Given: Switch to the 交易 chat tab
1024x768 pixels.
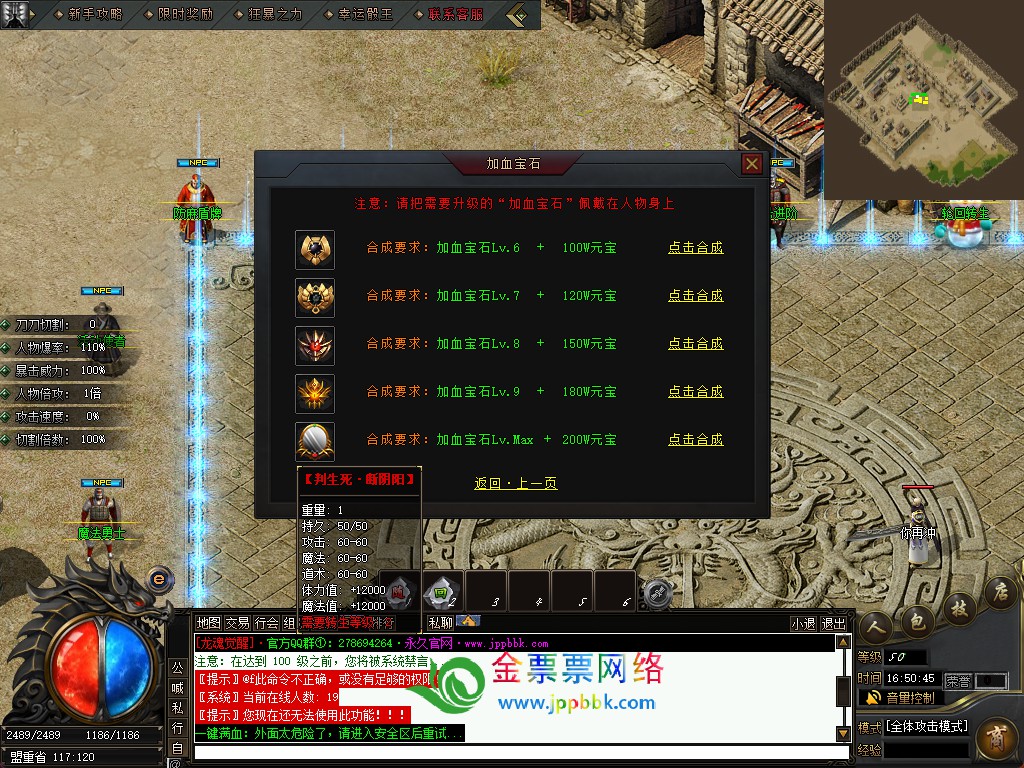Looking at the screenshot, I should coord(237,623).
